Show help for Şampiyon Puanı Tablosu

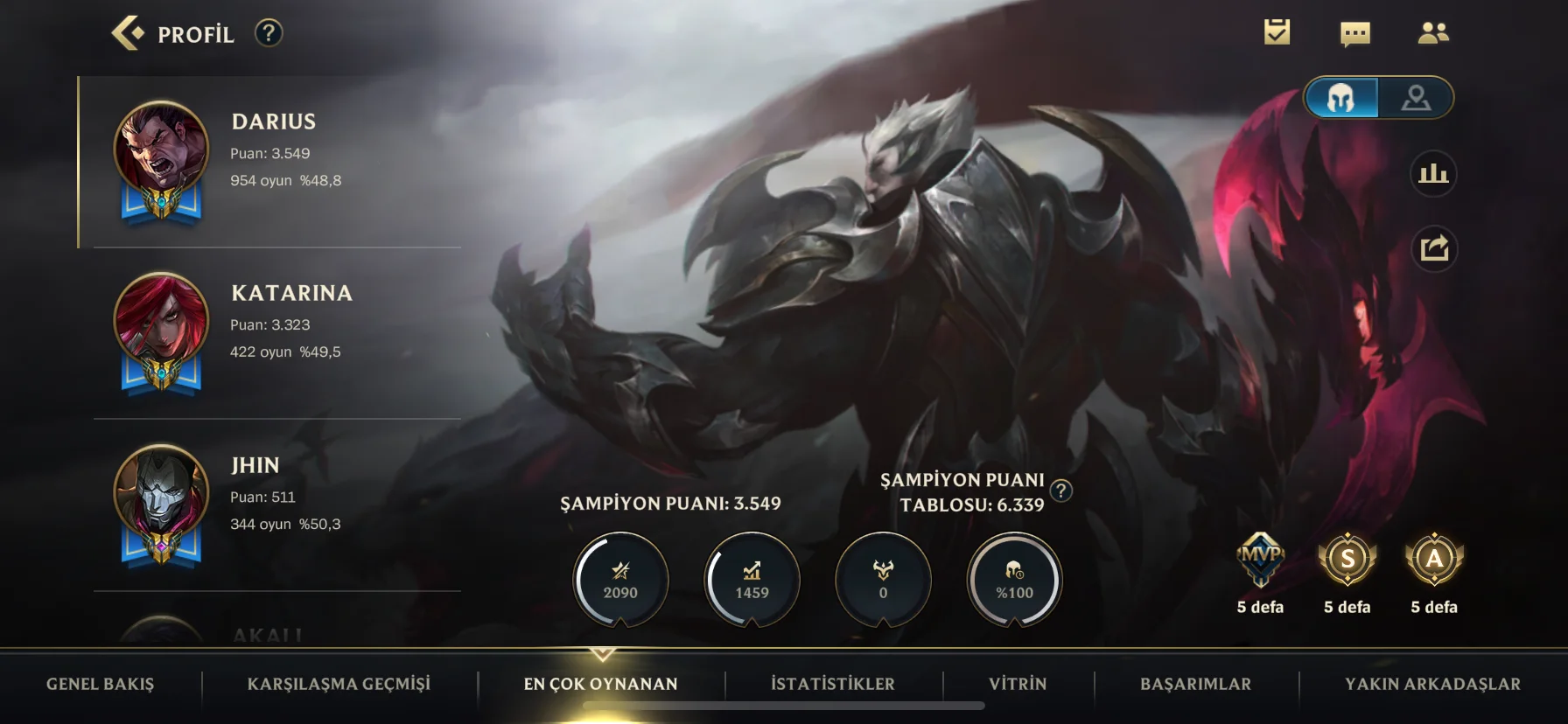pyautogui.click(x=1060, y=491)
